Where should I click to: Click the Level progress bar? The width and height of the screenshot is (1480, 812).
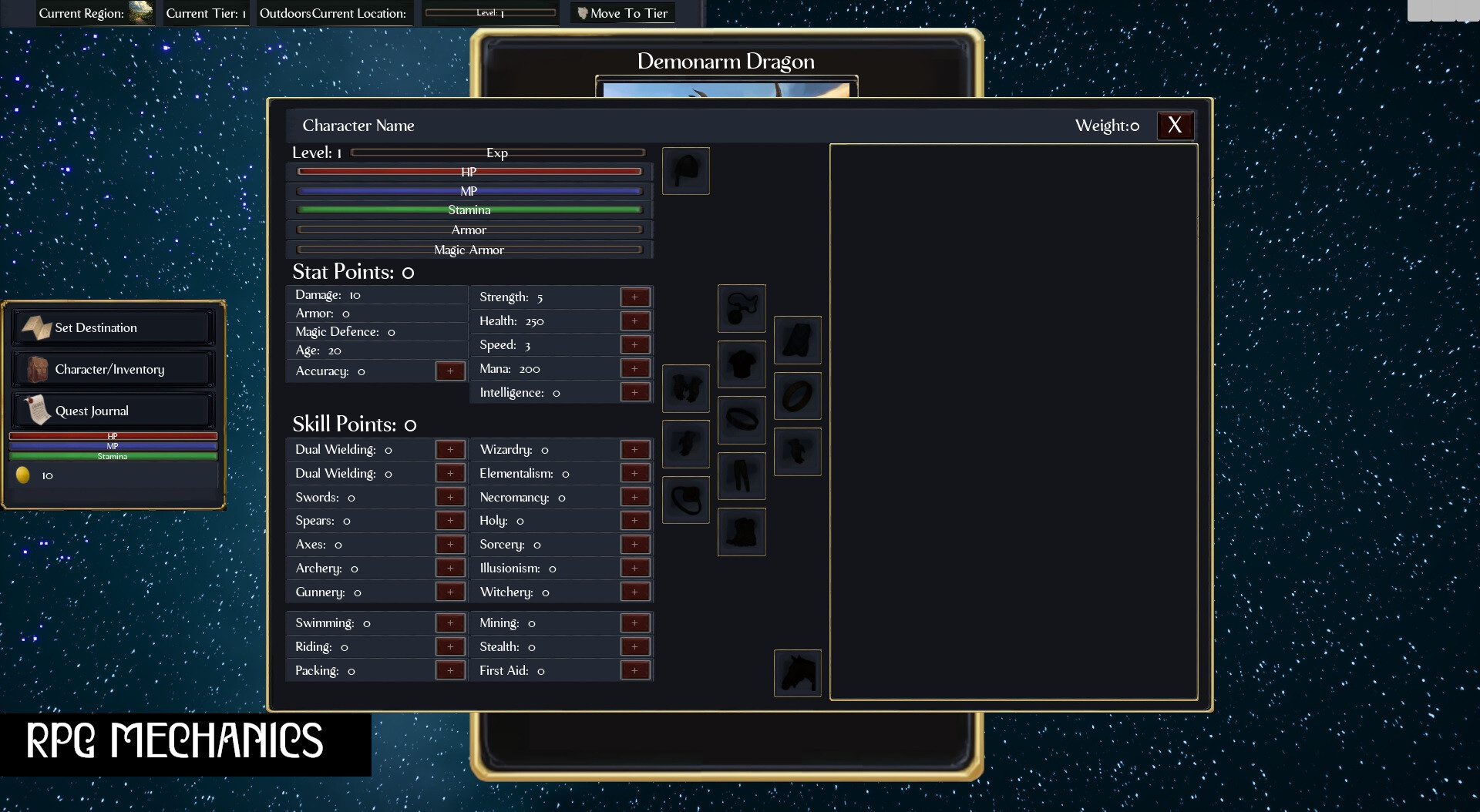tap(490, 12)
